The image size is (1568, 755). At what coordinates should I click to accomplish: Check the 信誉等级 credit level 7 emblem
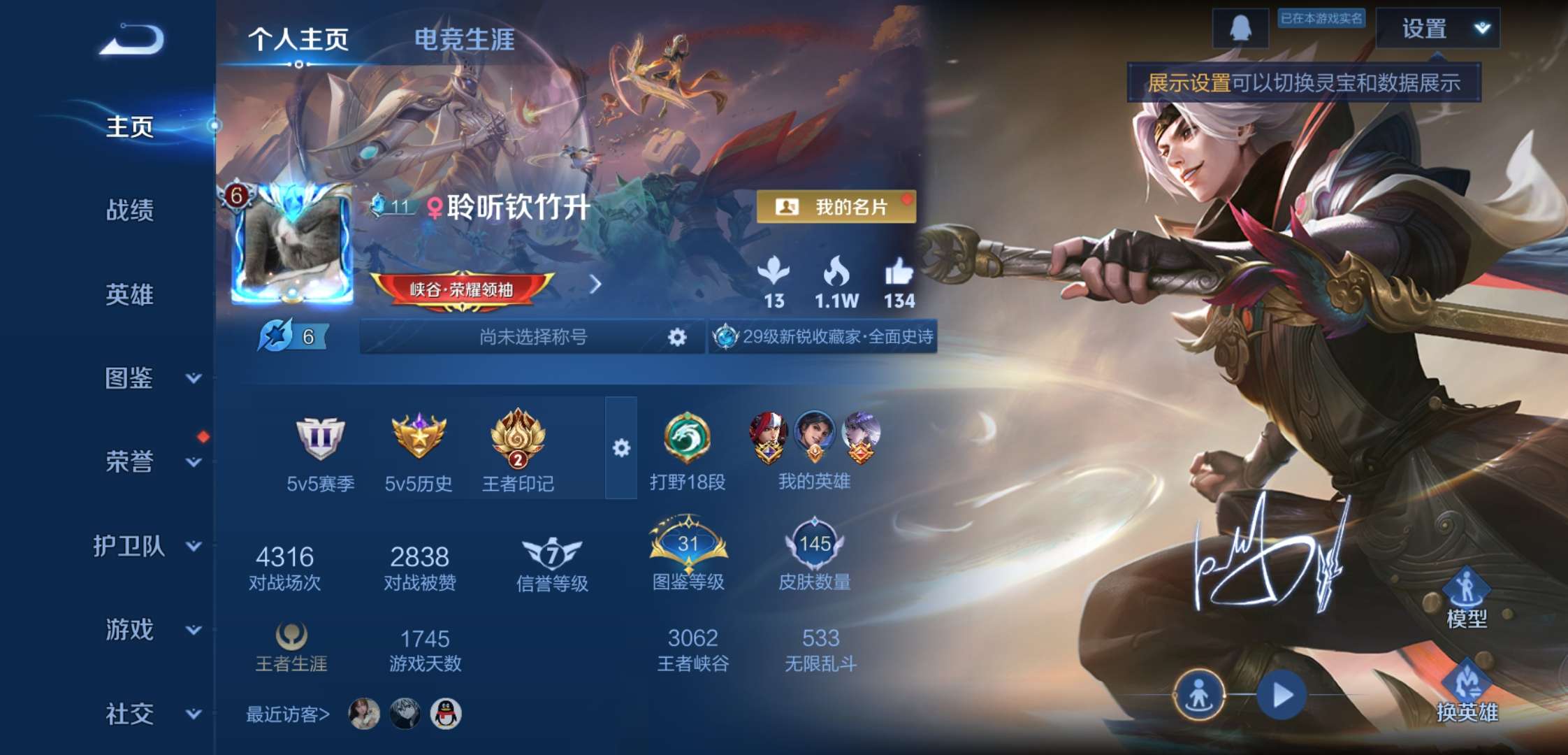click(552, 552)
